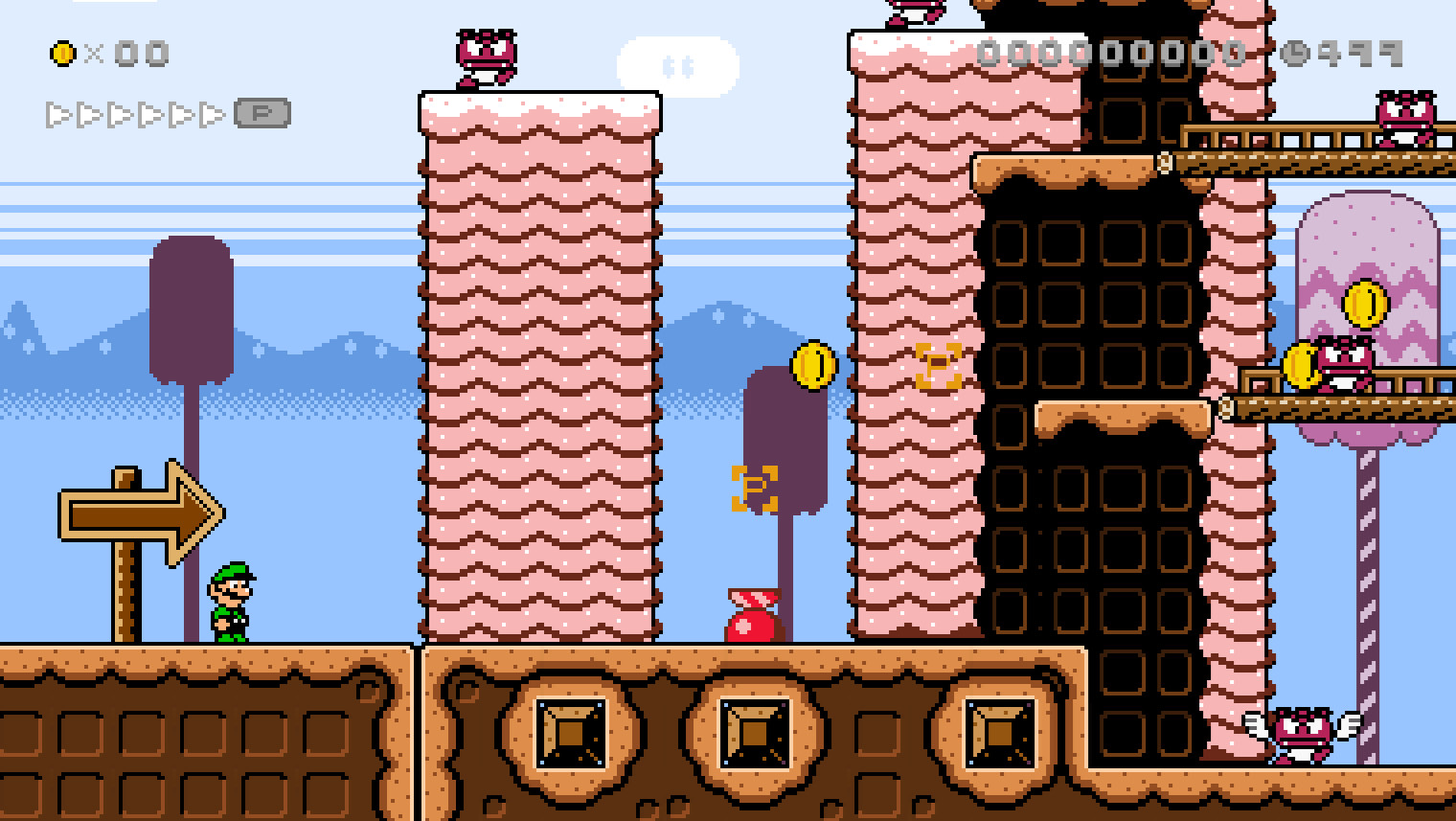Toggle the P-switch outline above the candy block

pos(937,365)
